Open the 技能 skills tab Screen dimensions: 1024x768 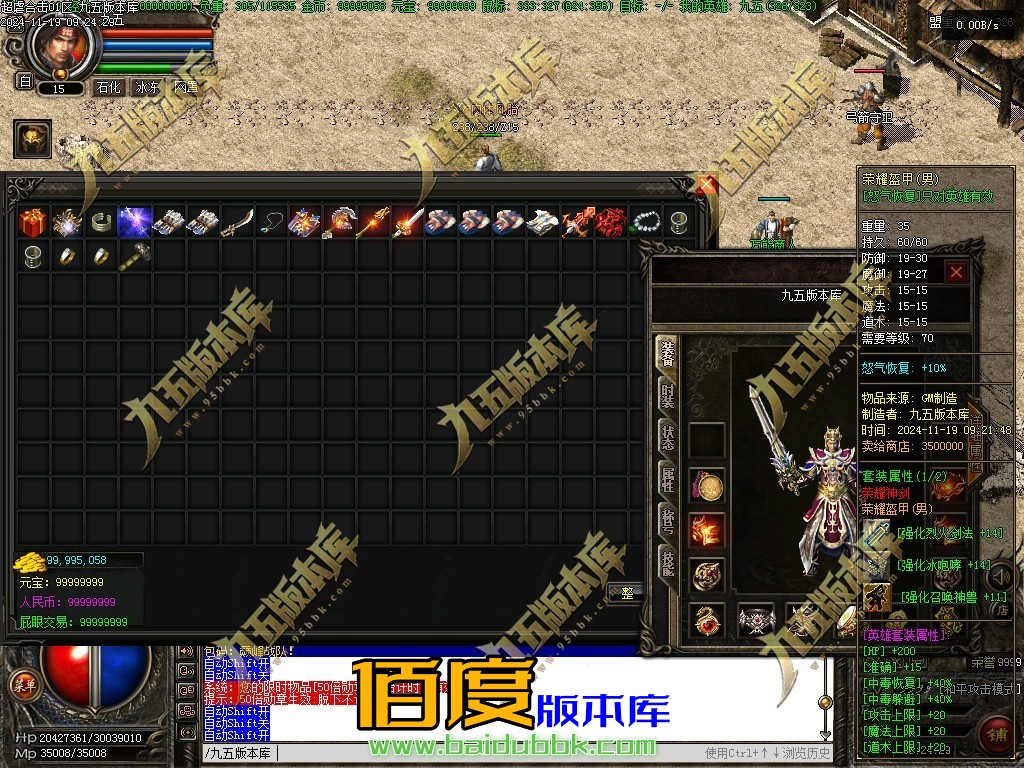(x=667, y=564)
